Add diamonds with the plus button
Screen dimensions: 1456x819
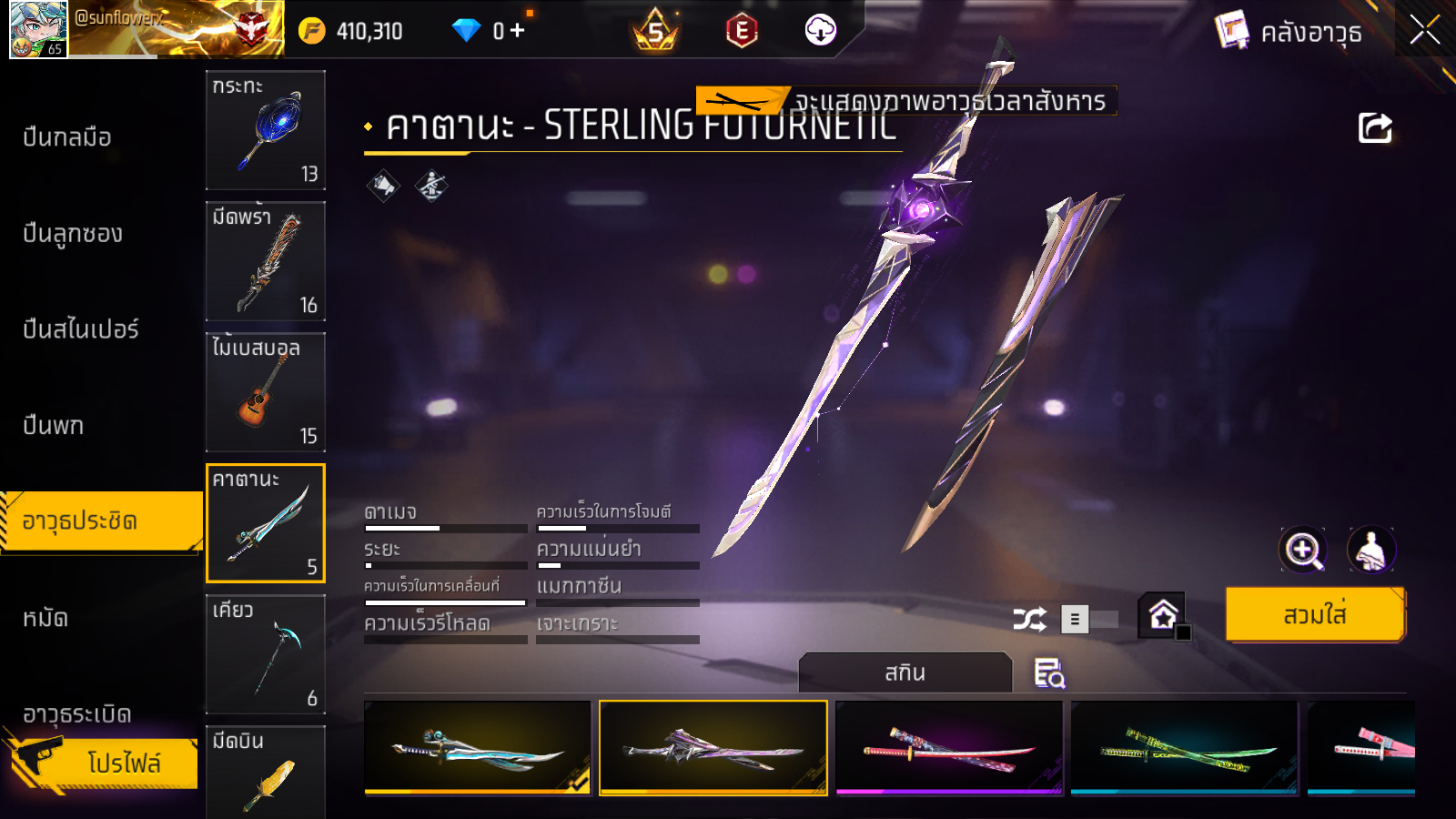coord(518,31)
